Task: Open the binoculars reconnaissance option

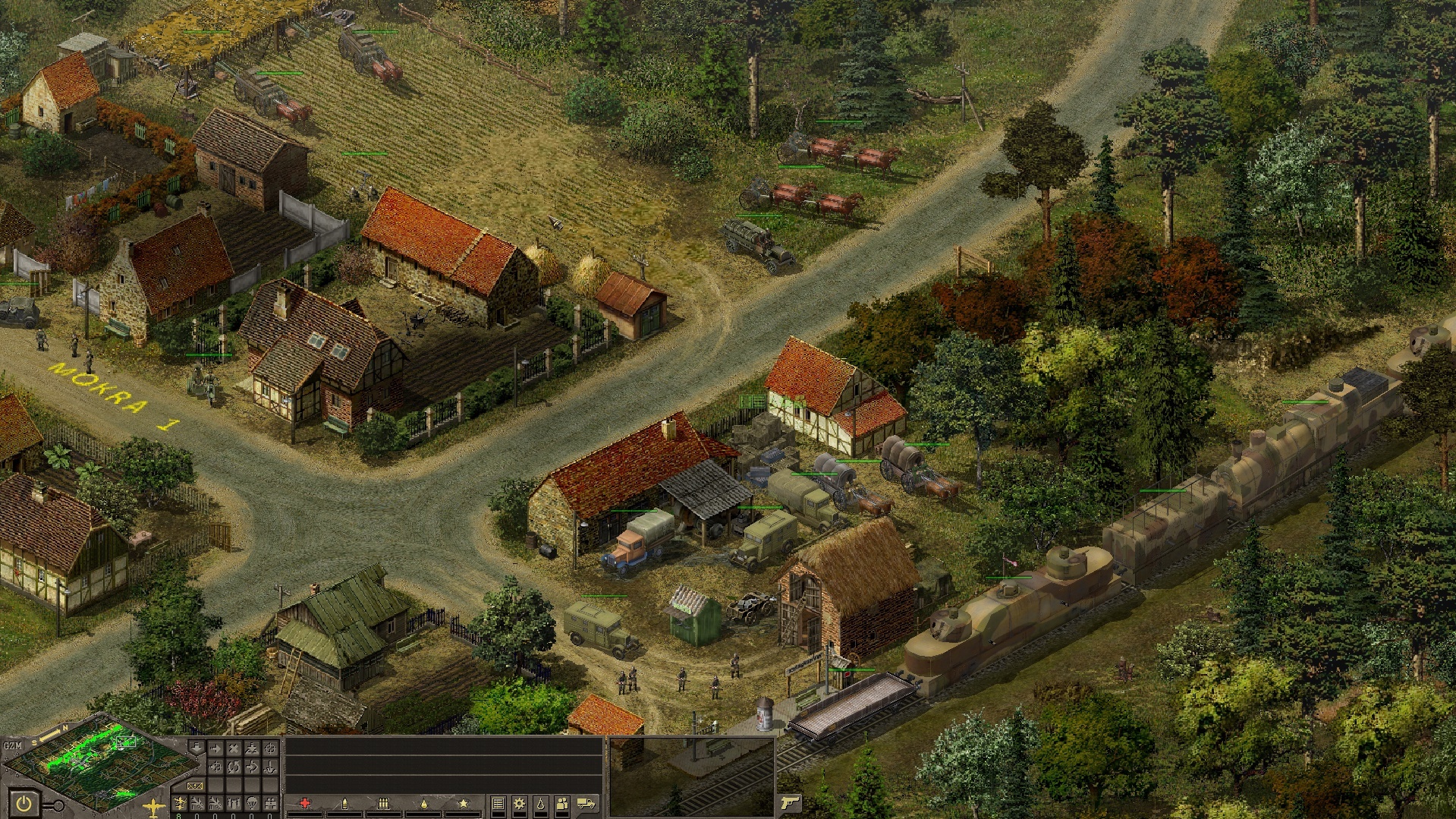Action: tap(234, 803)
